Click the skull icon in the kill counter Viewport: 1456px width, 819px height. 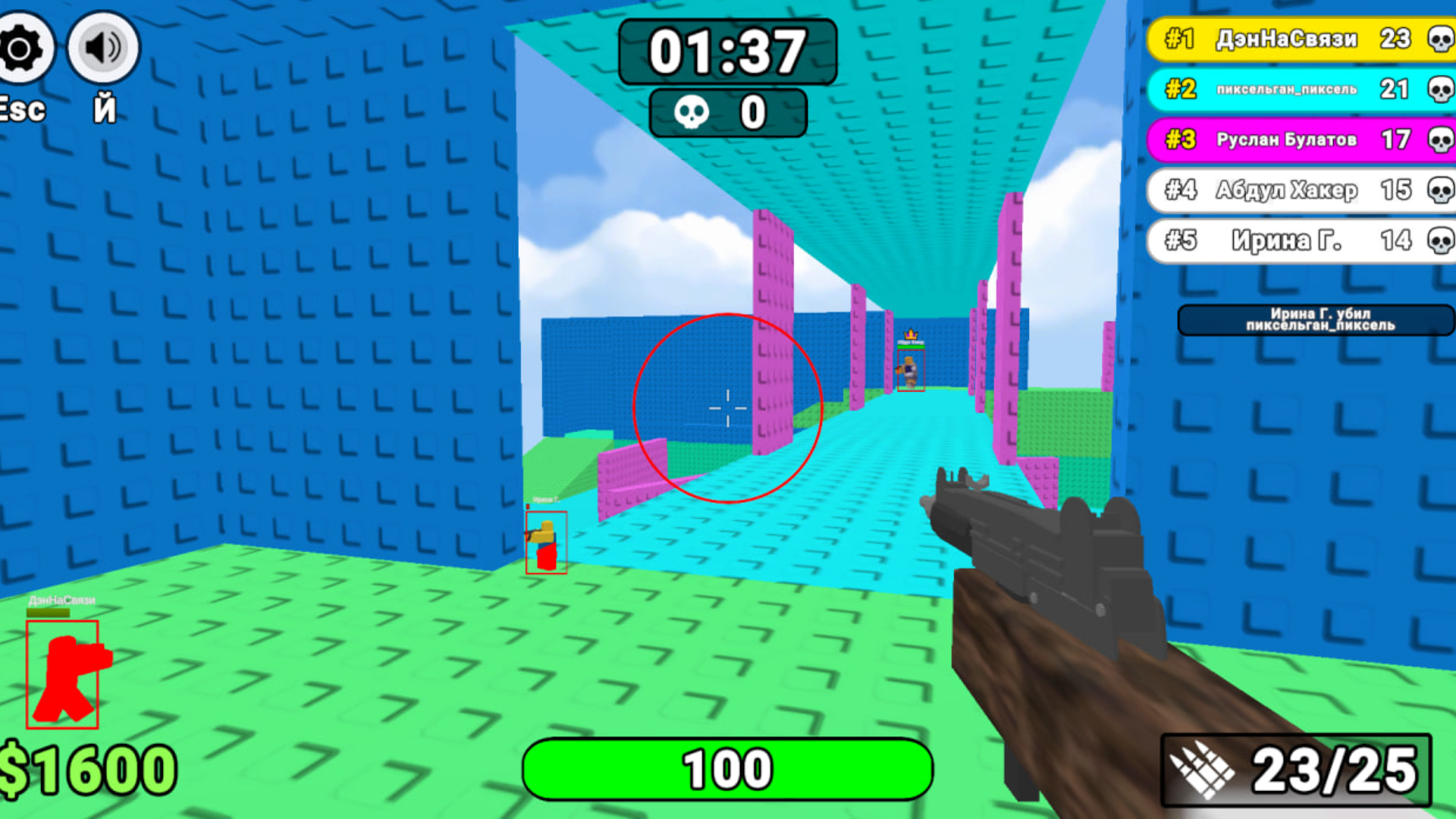692,112
